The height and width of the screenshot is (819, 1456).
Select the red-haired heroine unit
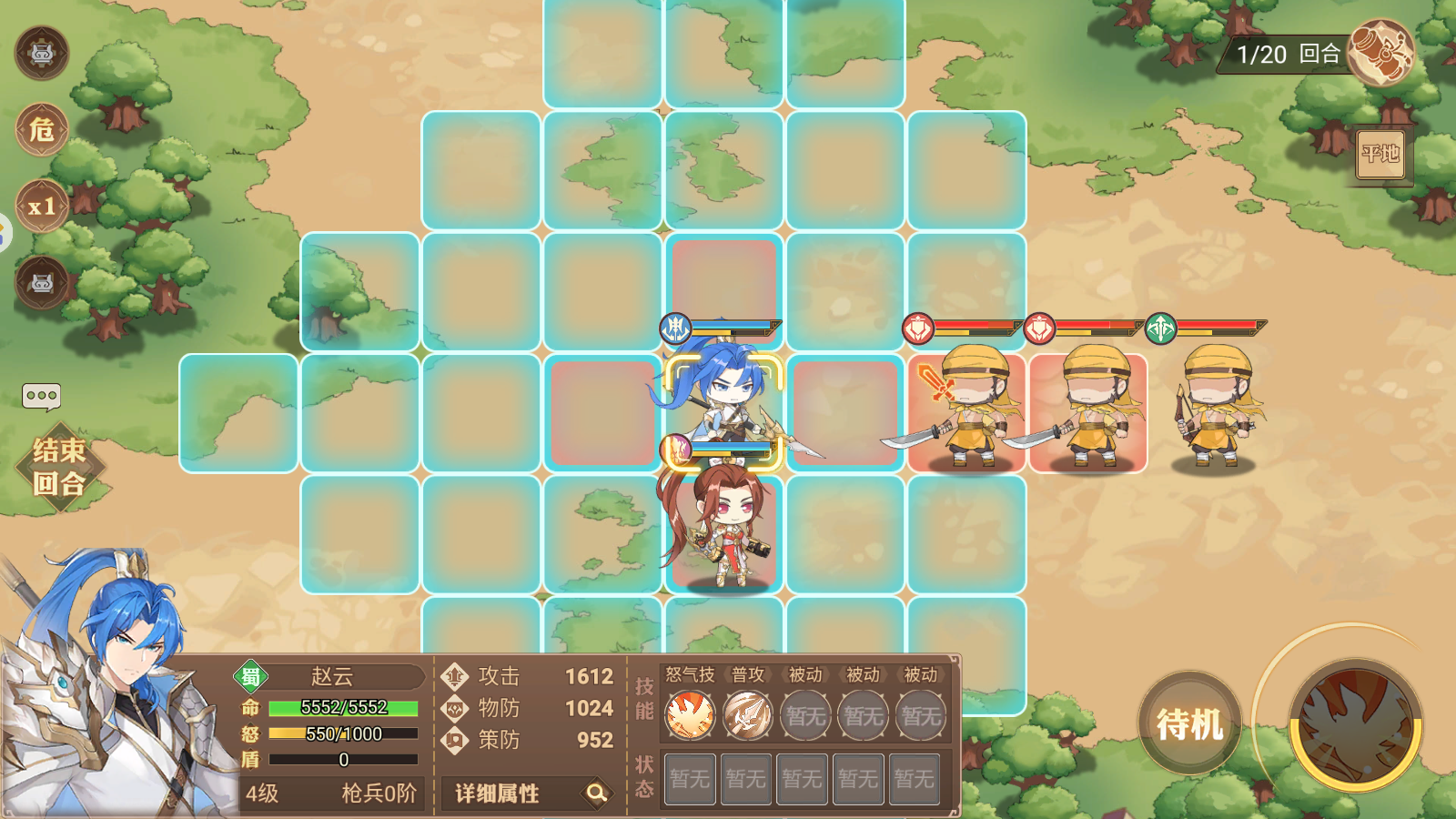tap(723, 528)
